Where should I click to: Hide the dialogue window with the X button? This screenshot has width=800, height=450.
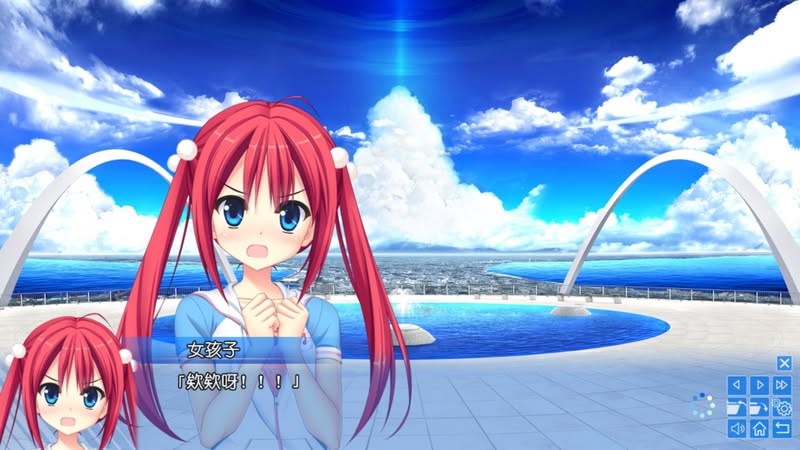(x=784, y=363)
